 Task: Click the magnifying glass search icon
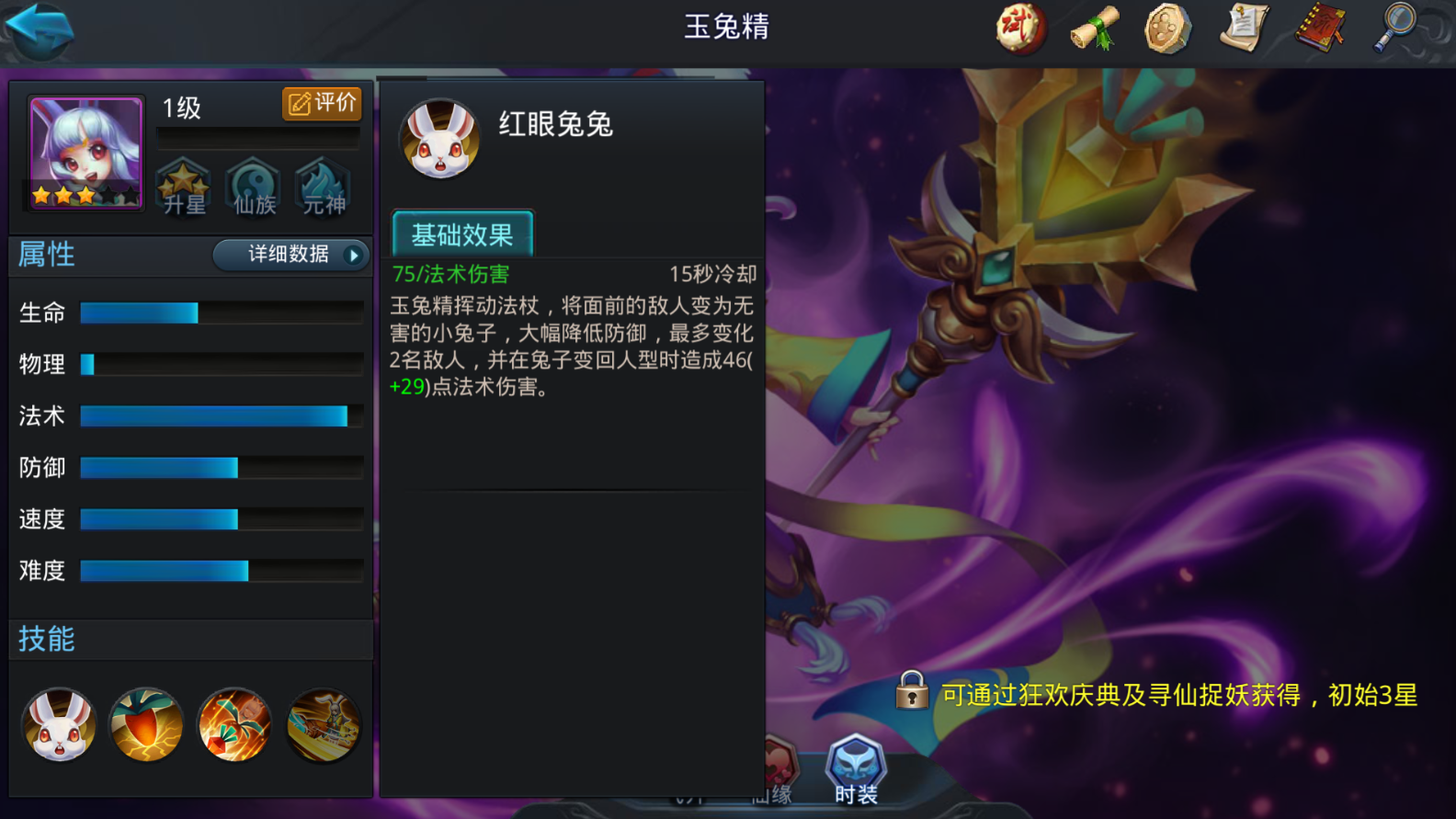click(1393, 28)
